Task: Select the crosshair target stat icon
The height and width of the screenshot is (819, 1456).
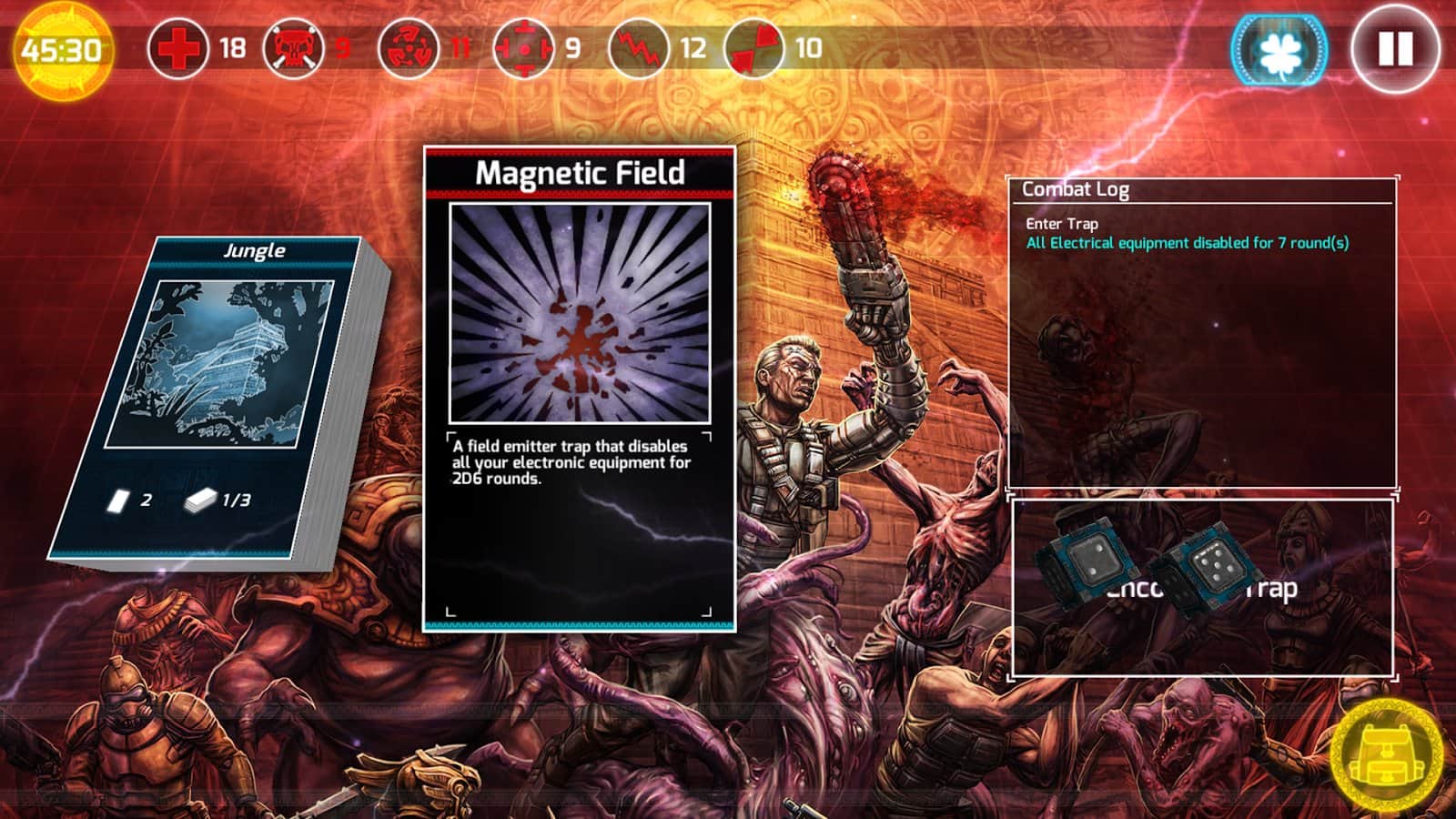Action: pyautogui.click(x=522, y=47)
